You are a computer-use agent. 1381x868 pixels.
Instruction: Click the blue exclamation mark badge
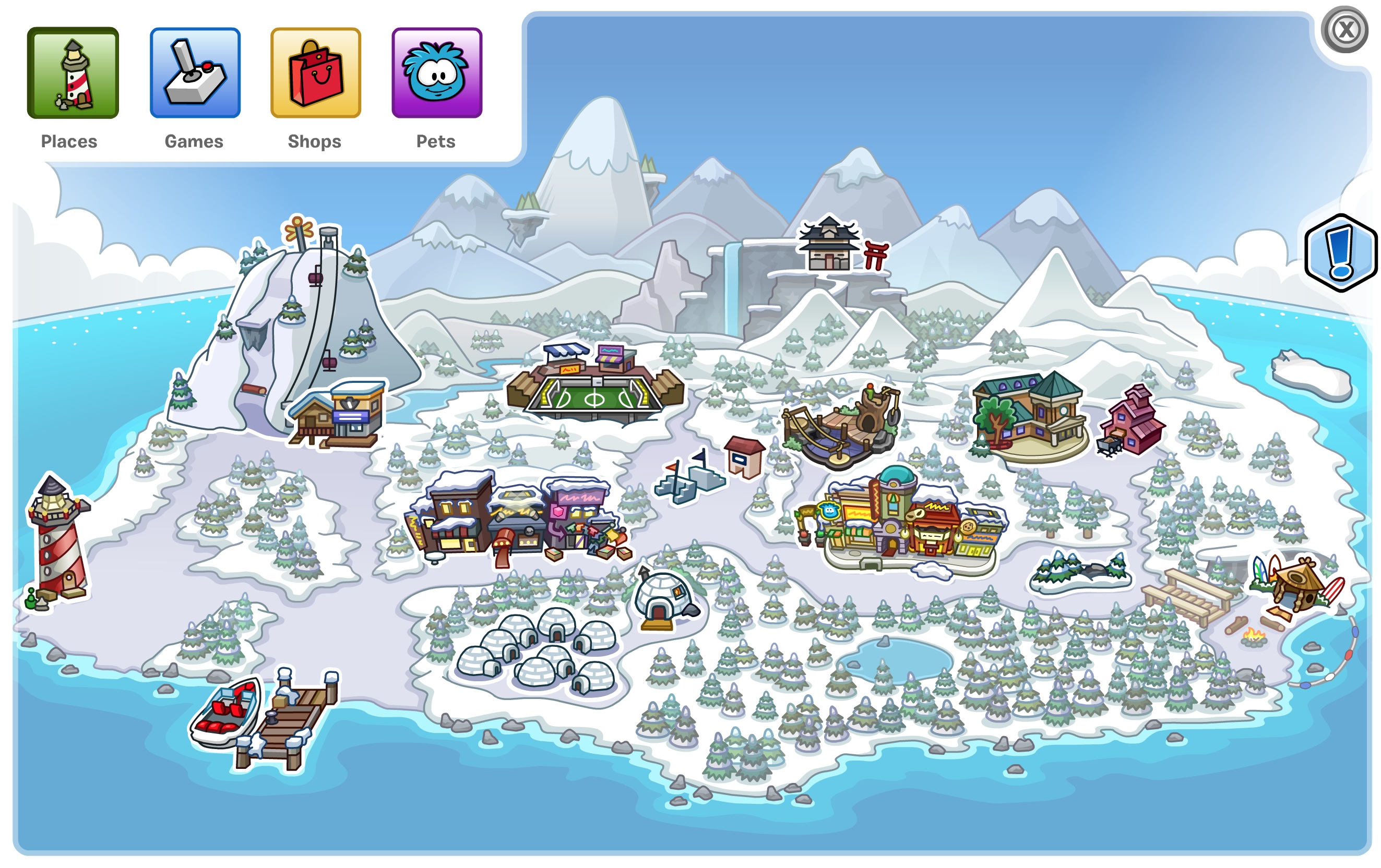(1340, 253)
